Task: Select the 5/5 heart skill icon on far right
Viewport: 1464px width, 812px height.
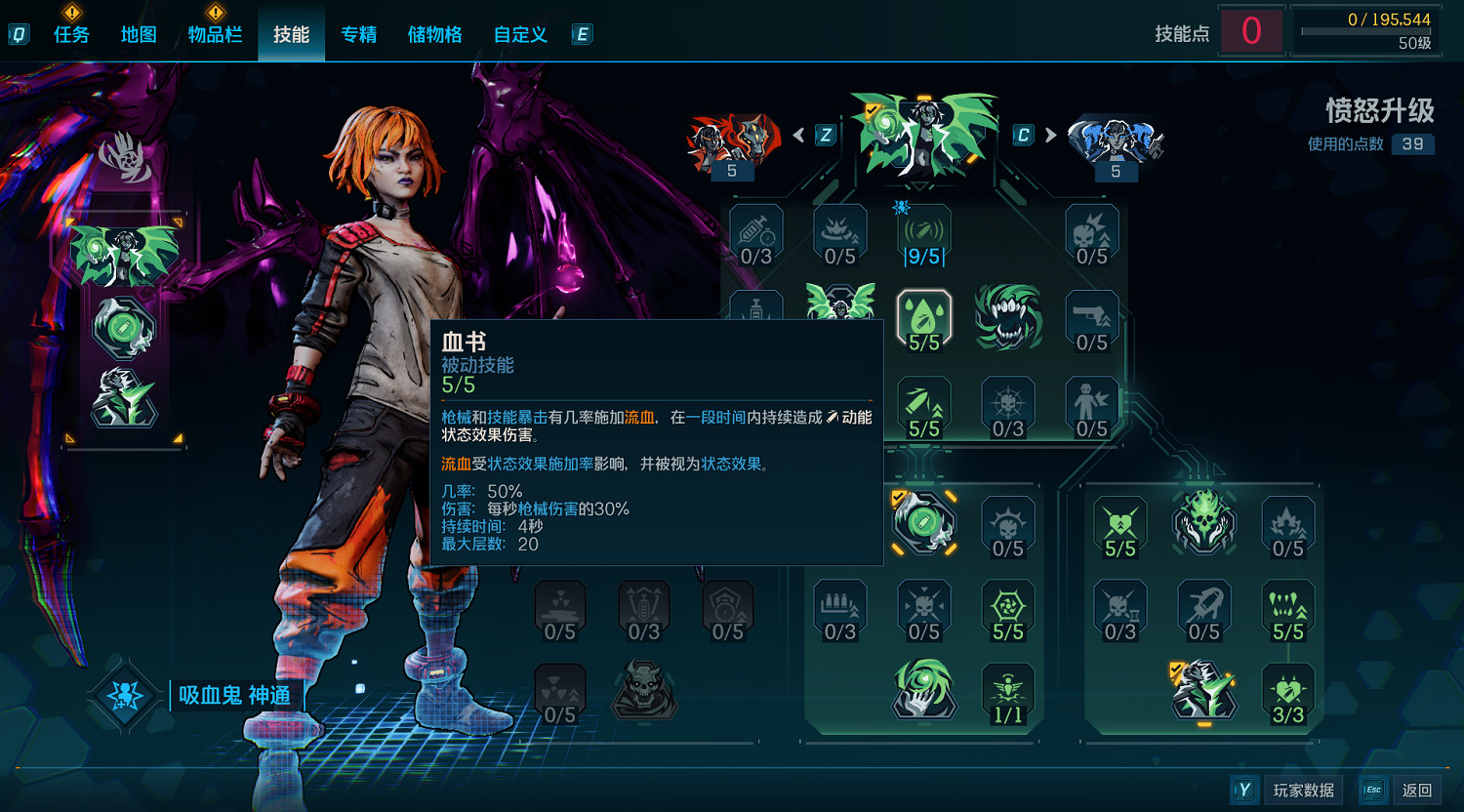Action: coord(1120,525)
